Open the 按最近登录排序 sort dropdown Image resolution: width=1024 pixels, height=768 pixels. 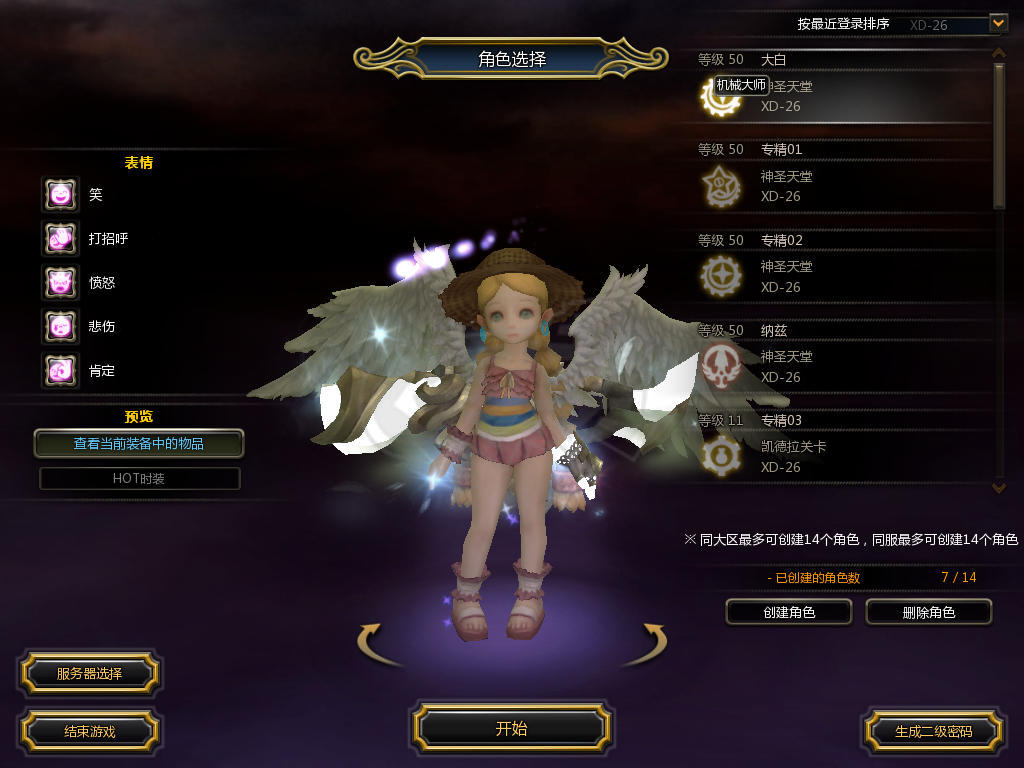(997, 22)
